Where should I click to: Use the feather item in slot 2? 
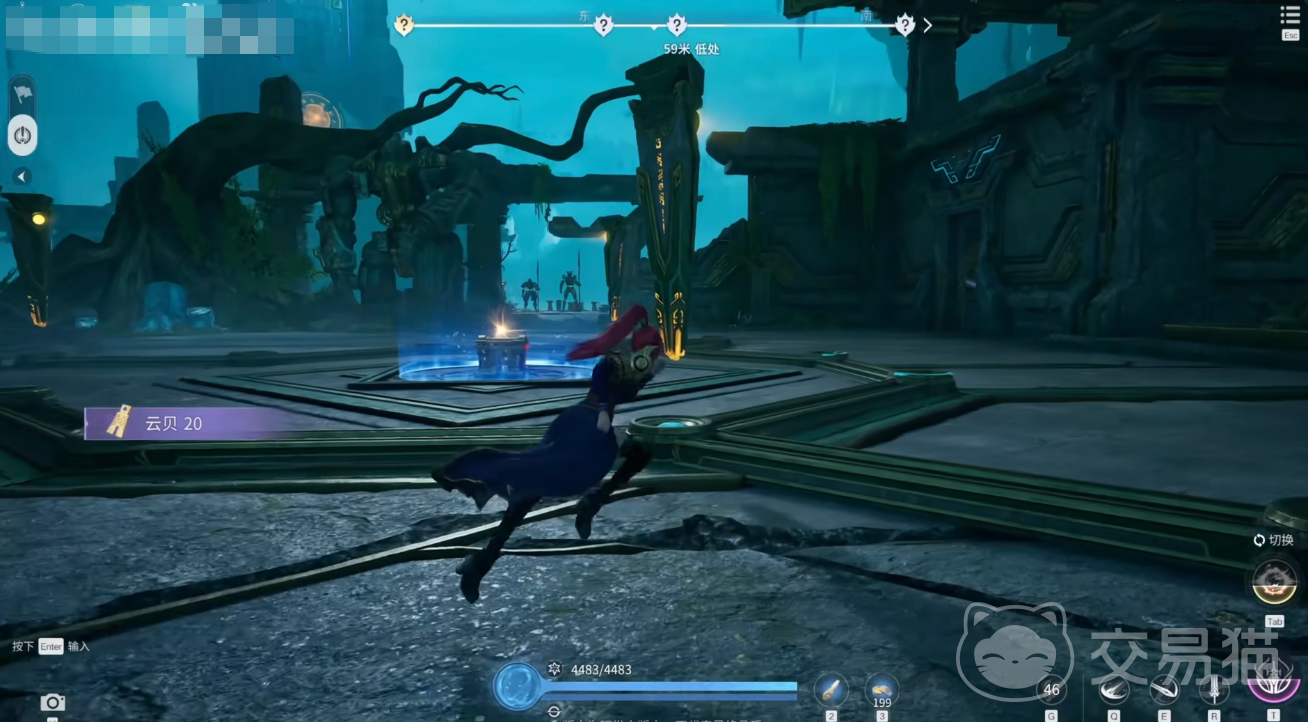(x=831, y=689)
